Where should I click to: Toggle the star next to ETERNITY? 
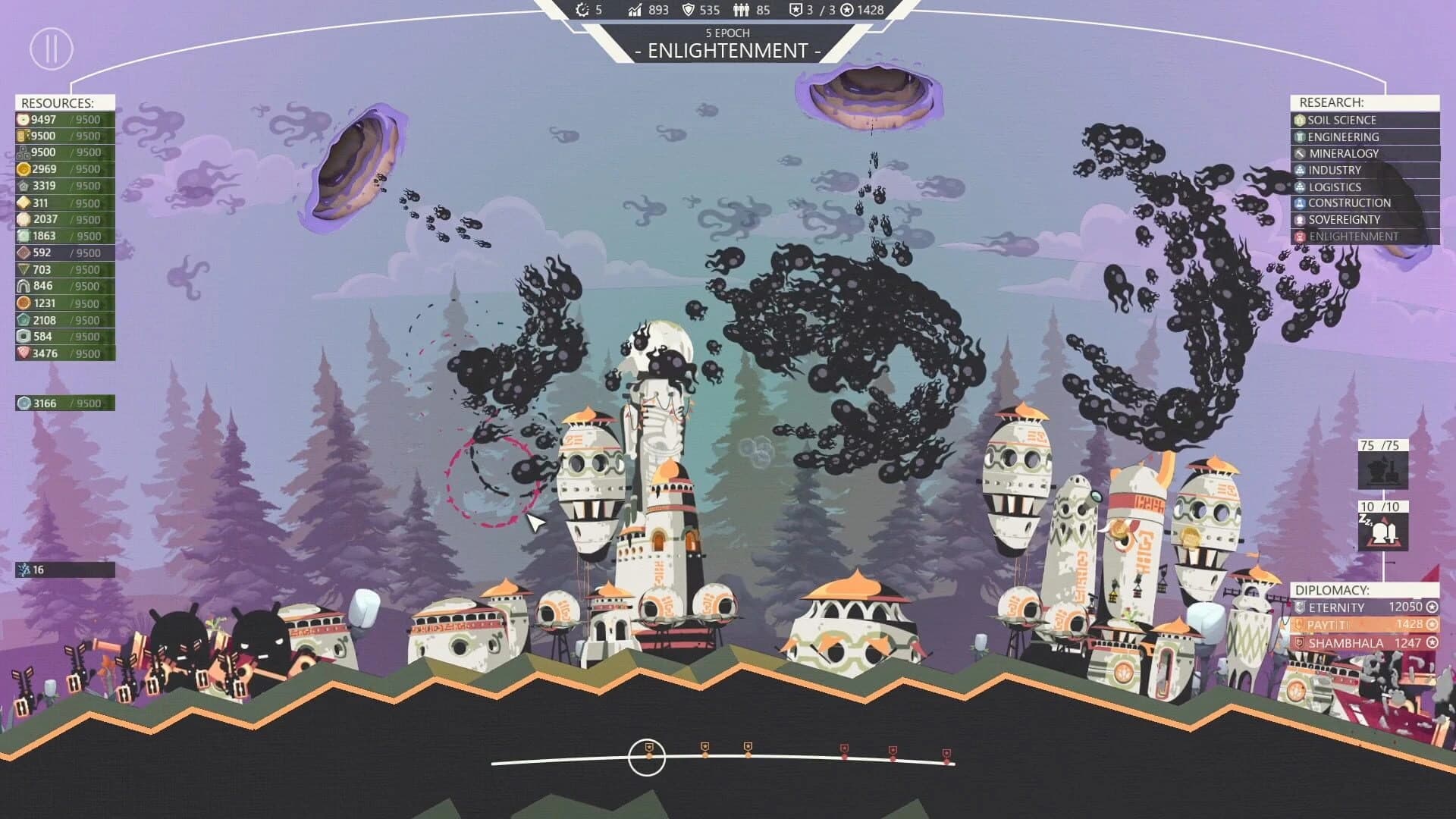[1430, 607]
